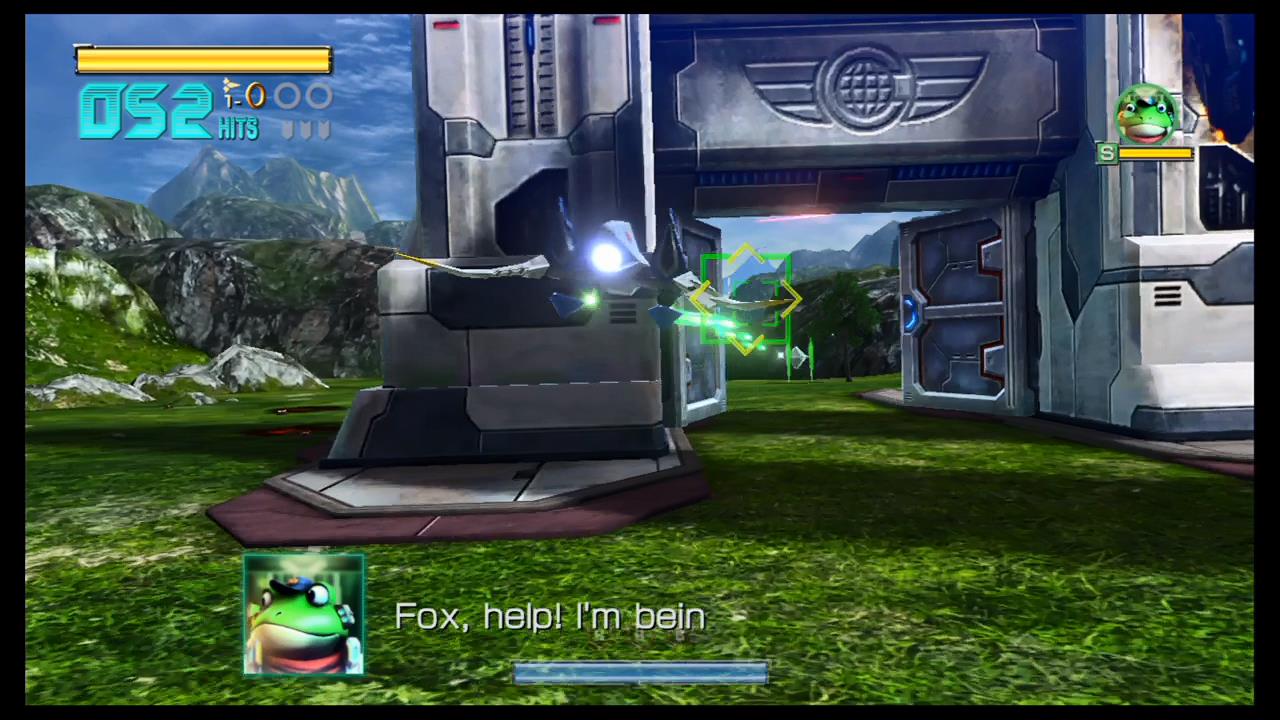Select the rightmost bomb icon
This screenshot has height=720, width=1280.
(x=323, y=128)
